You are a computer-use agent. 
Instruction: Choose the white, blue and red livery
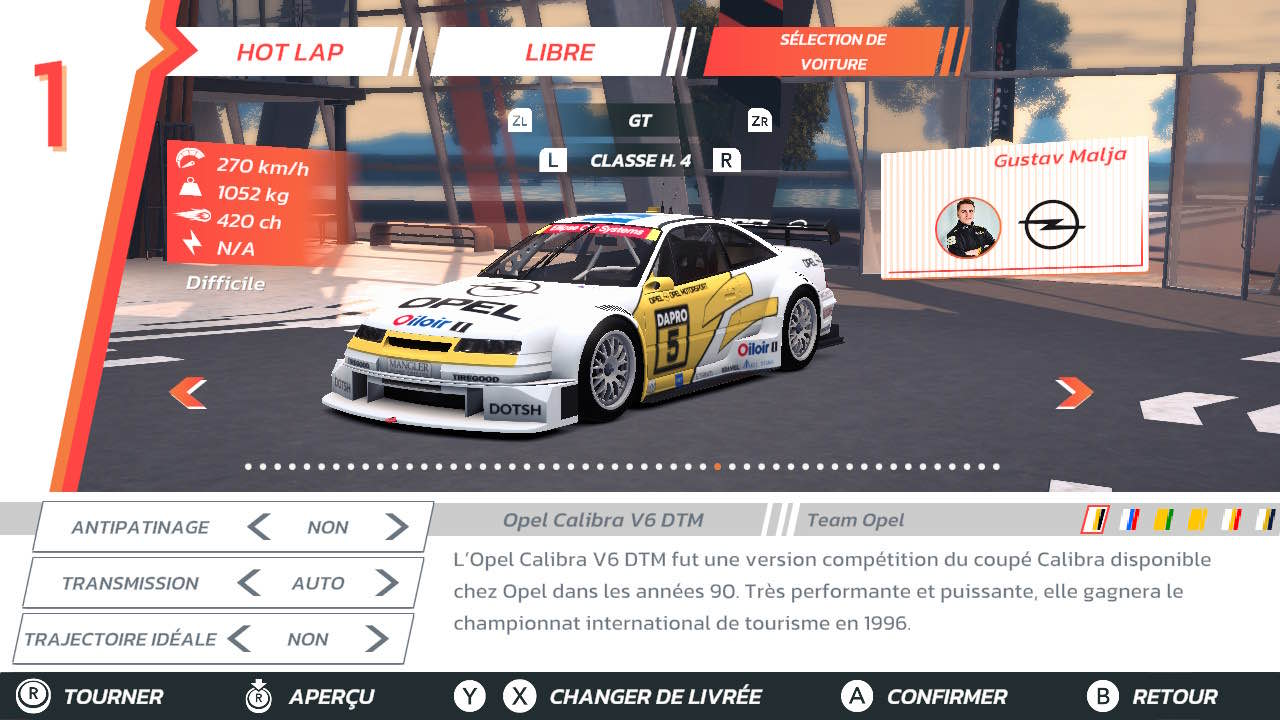tap(1130, 519)
